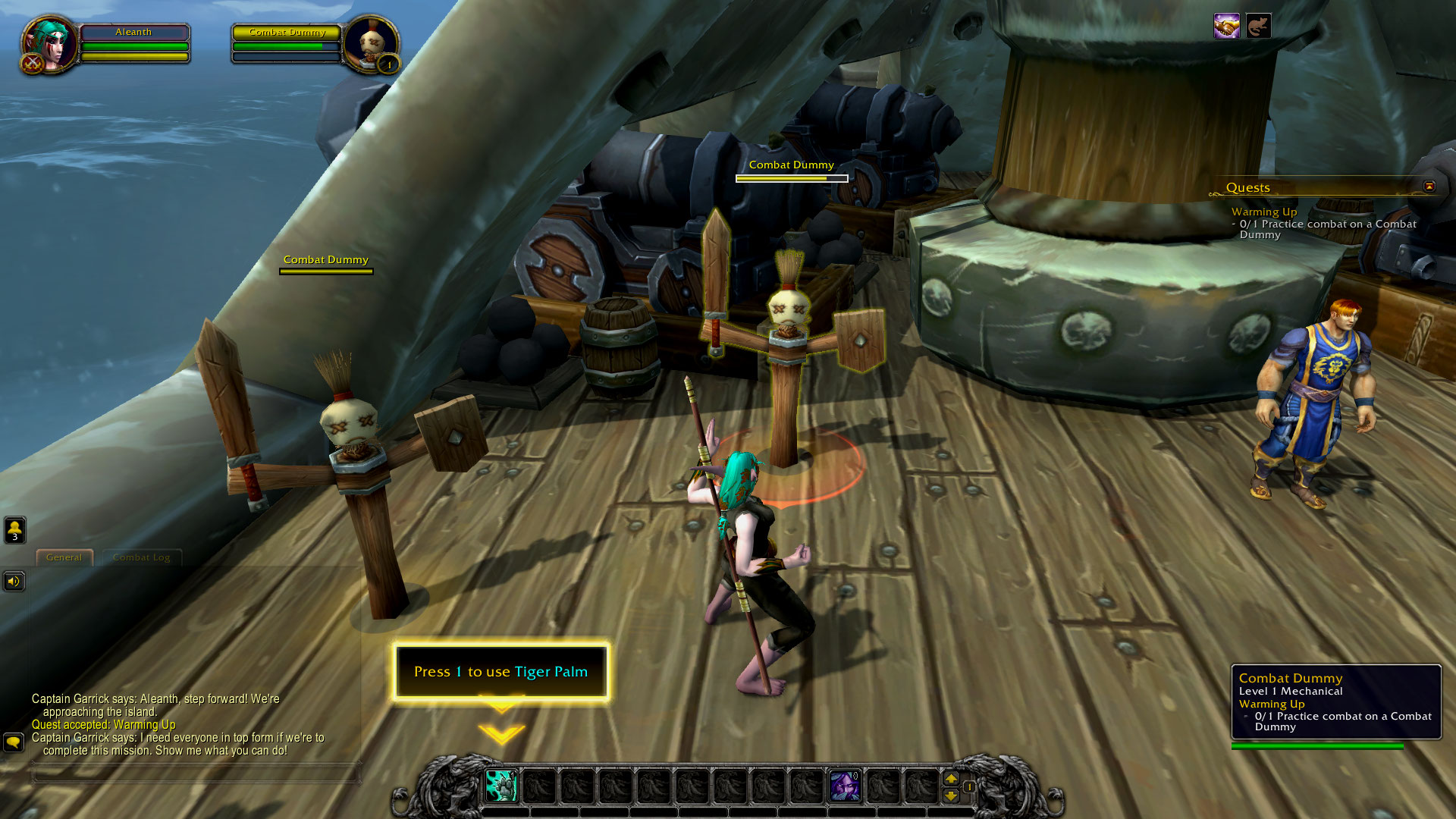
Task: Select the General chat tab
Action: [x=64, y=557]
